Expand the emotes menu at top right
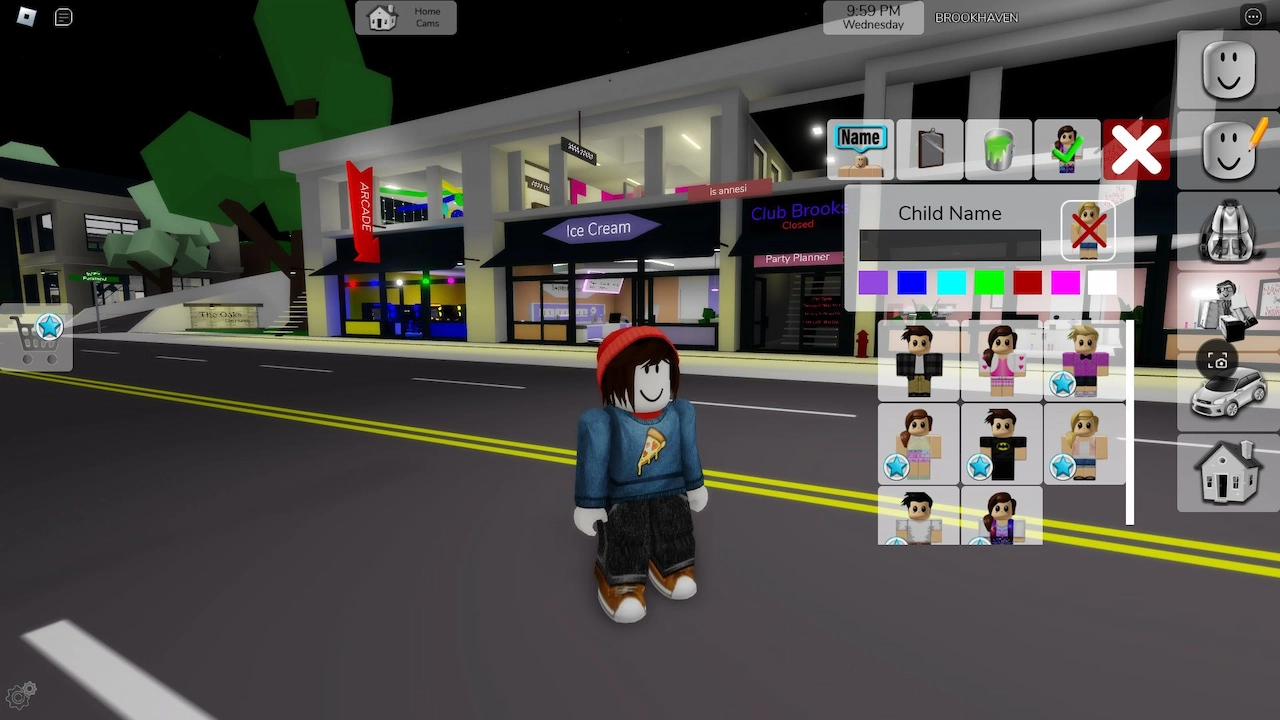 coord(1253,16)
